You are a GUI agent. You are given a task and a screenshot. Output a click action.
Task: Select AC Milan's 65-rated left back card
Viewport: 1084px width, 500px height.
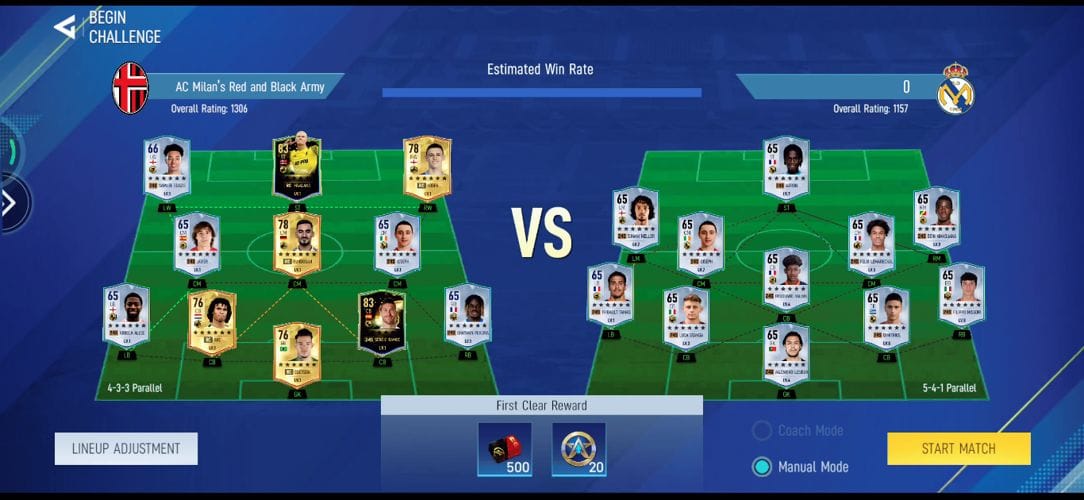tap(126, 316)
